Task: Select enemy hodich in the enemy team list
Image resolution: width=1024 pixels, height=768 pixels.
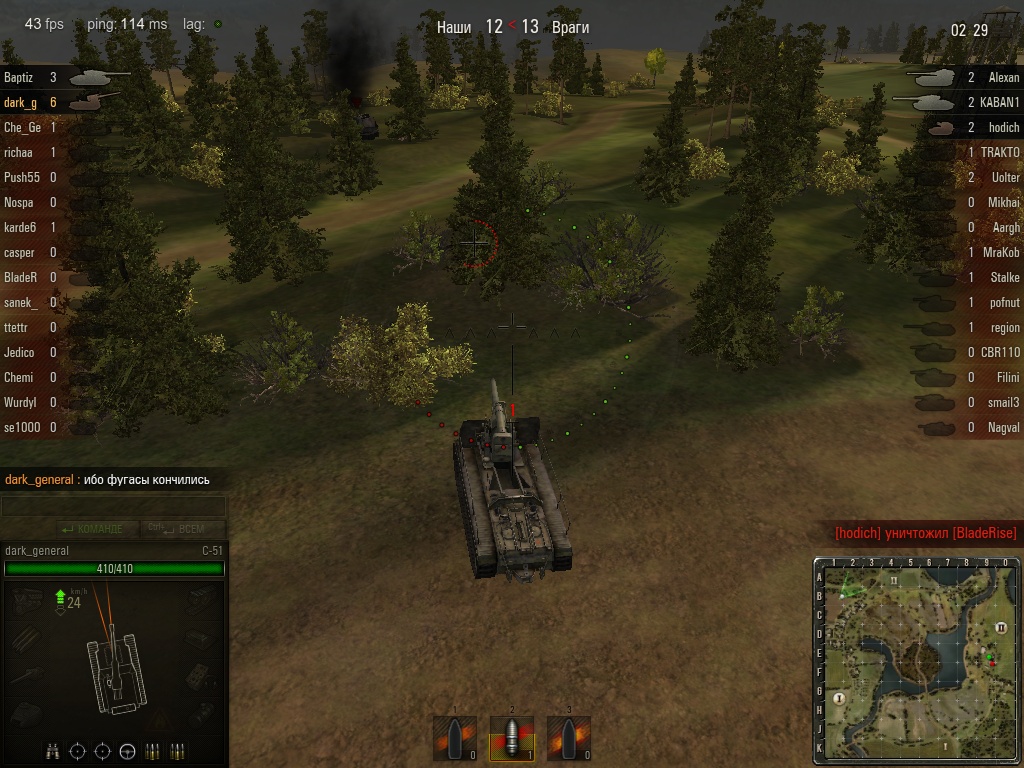Action: point(1003,127)
